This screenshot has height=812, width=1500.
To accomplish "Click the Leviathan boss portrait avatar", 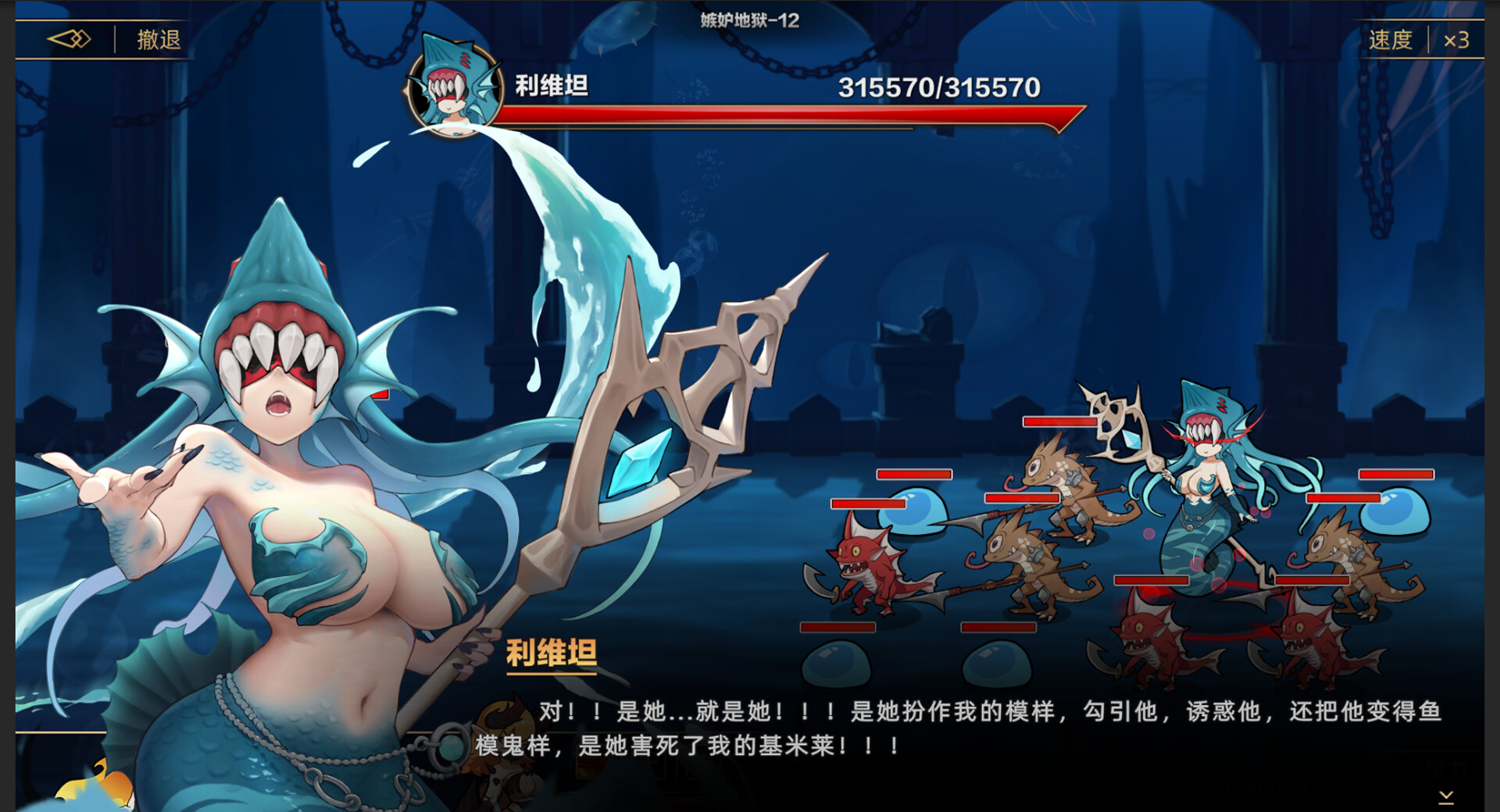I will point(454,92).
